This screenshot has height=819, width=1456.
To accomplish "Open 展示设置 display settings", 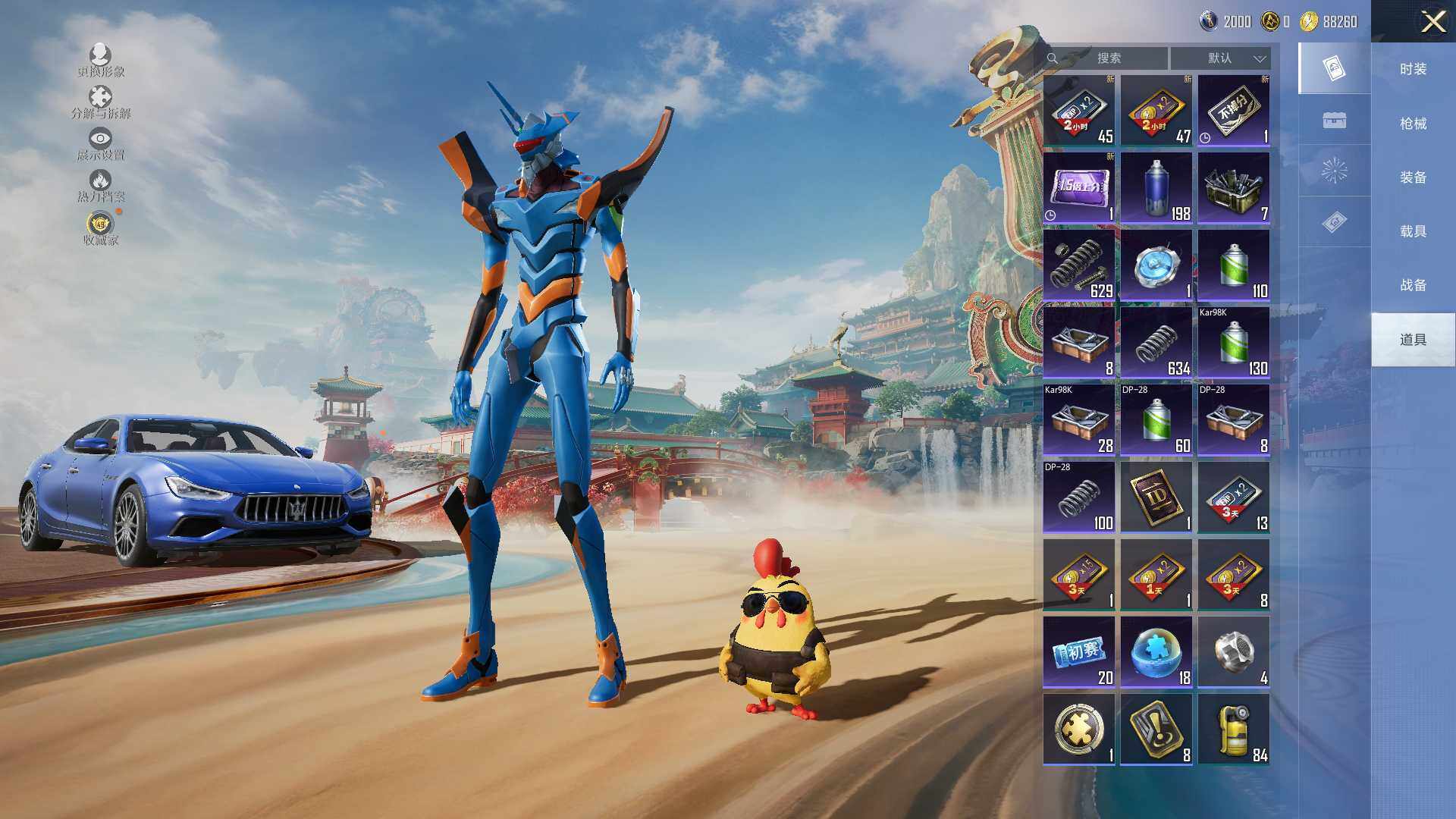I will [x=100, y=144].
